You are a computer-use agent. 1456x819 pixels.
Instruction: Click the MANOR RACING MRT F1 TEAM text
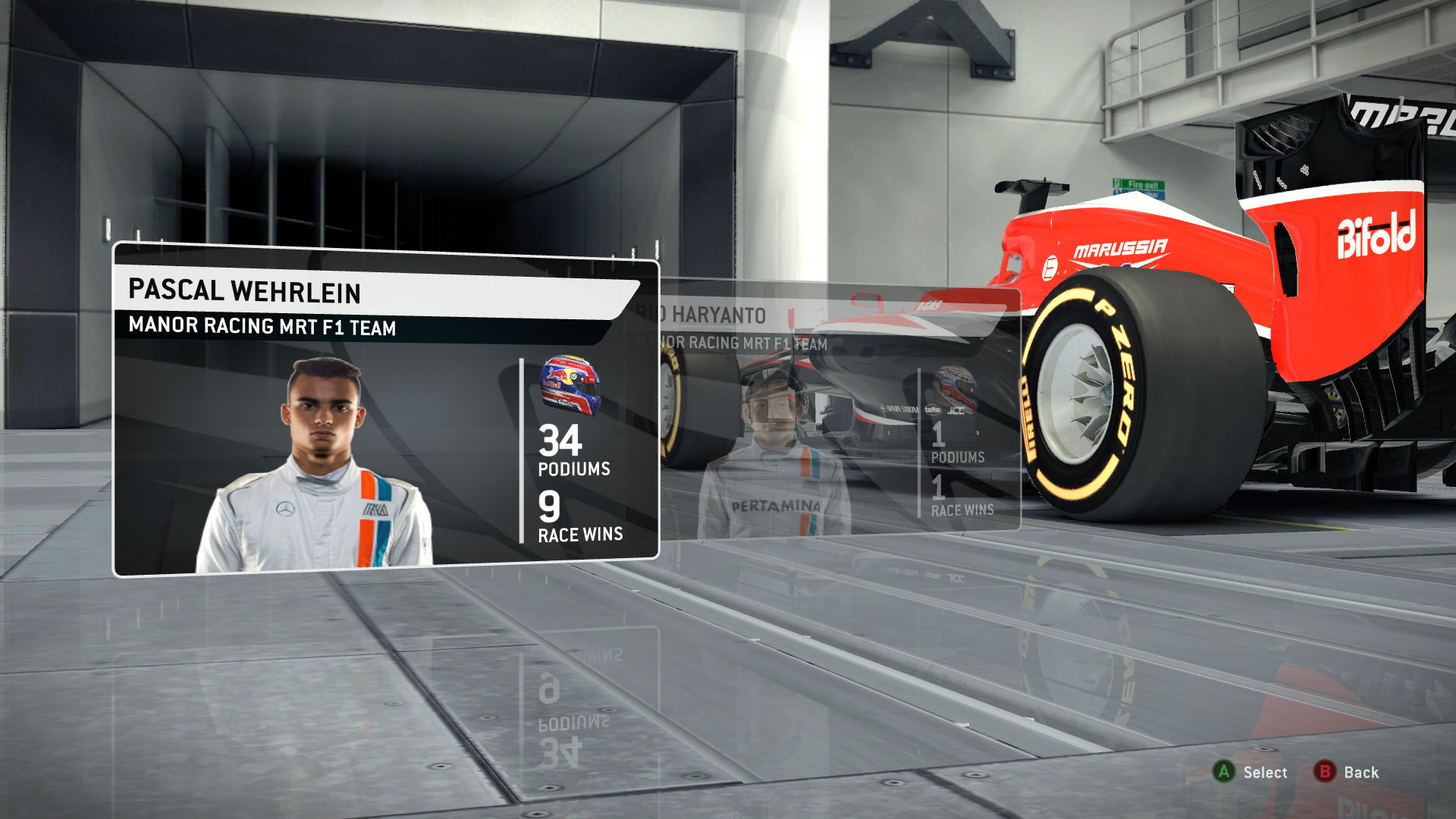[x=265, y=326]
